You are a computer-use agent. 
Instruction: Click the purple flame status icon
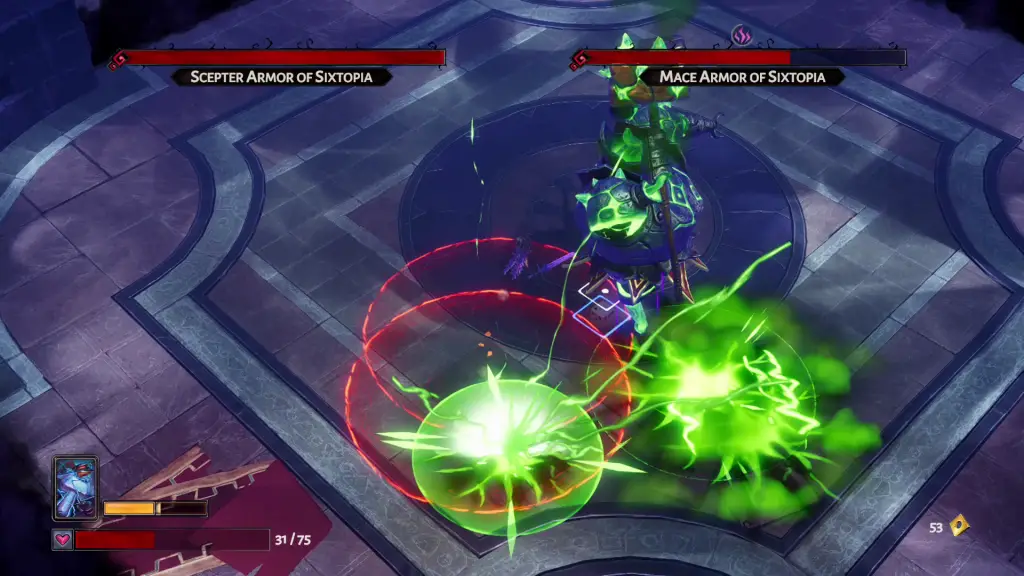(x=741, y=37)
